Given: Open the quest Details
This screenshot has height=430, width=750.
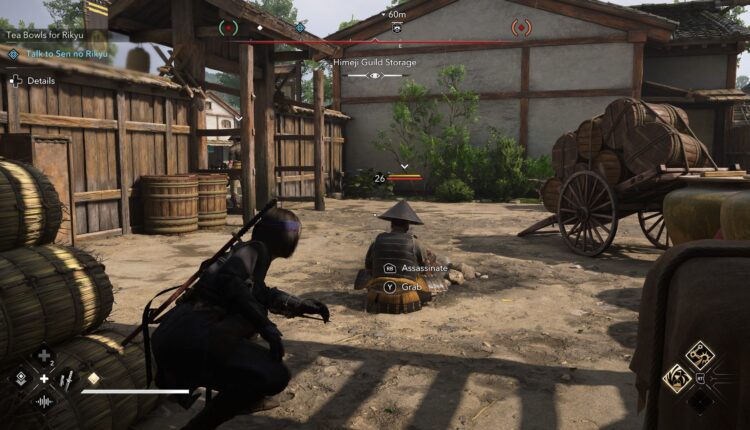Looking at the screenshot, I should [33, 80].
